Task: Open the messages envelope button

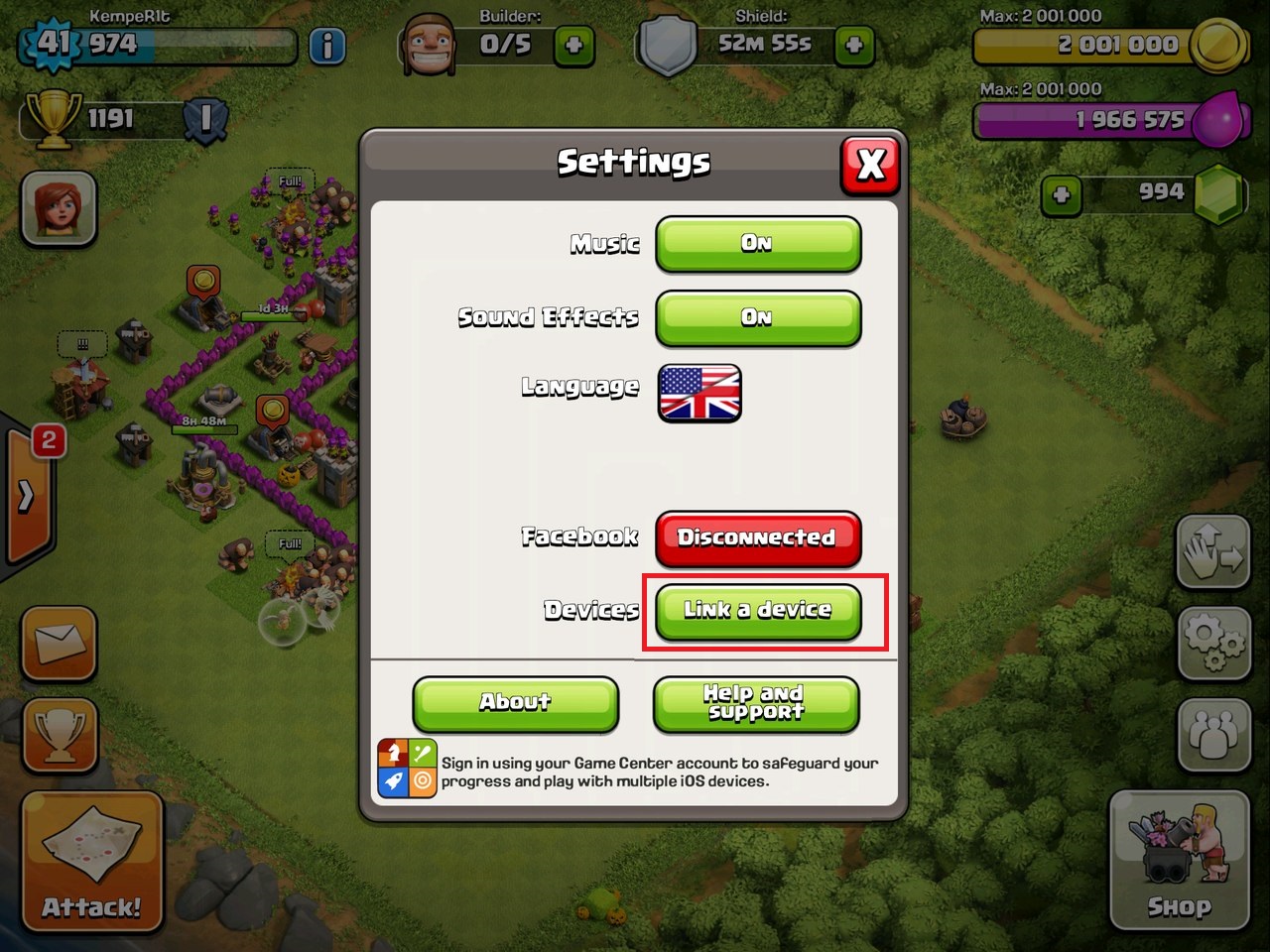Action: (x=60, y=645)
